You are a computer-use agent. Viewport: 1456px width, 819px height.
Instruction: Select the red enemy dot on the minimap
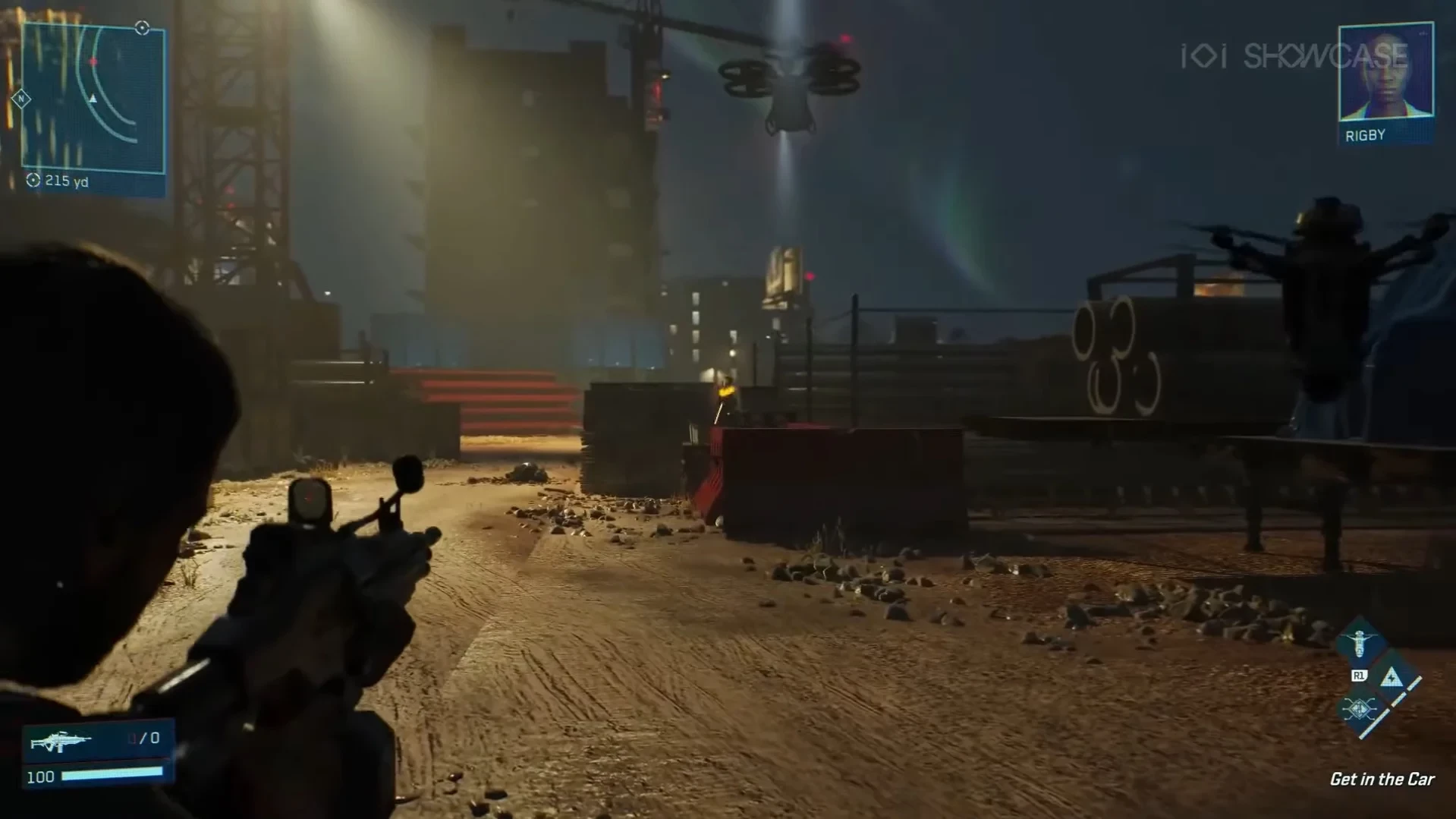tap(93, 61)
